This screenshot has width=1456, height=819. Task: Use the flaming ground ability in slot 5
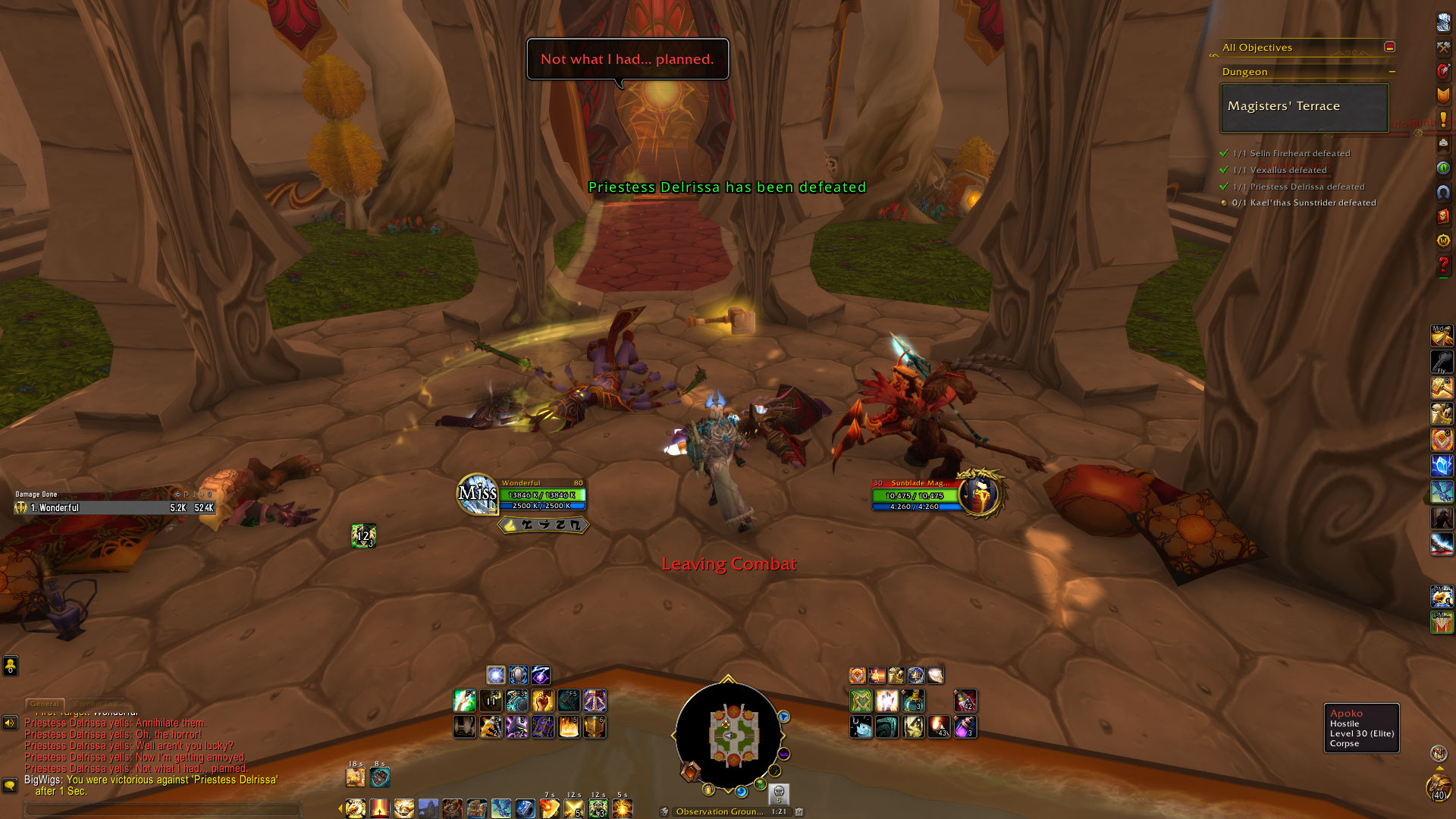(569, 727)
